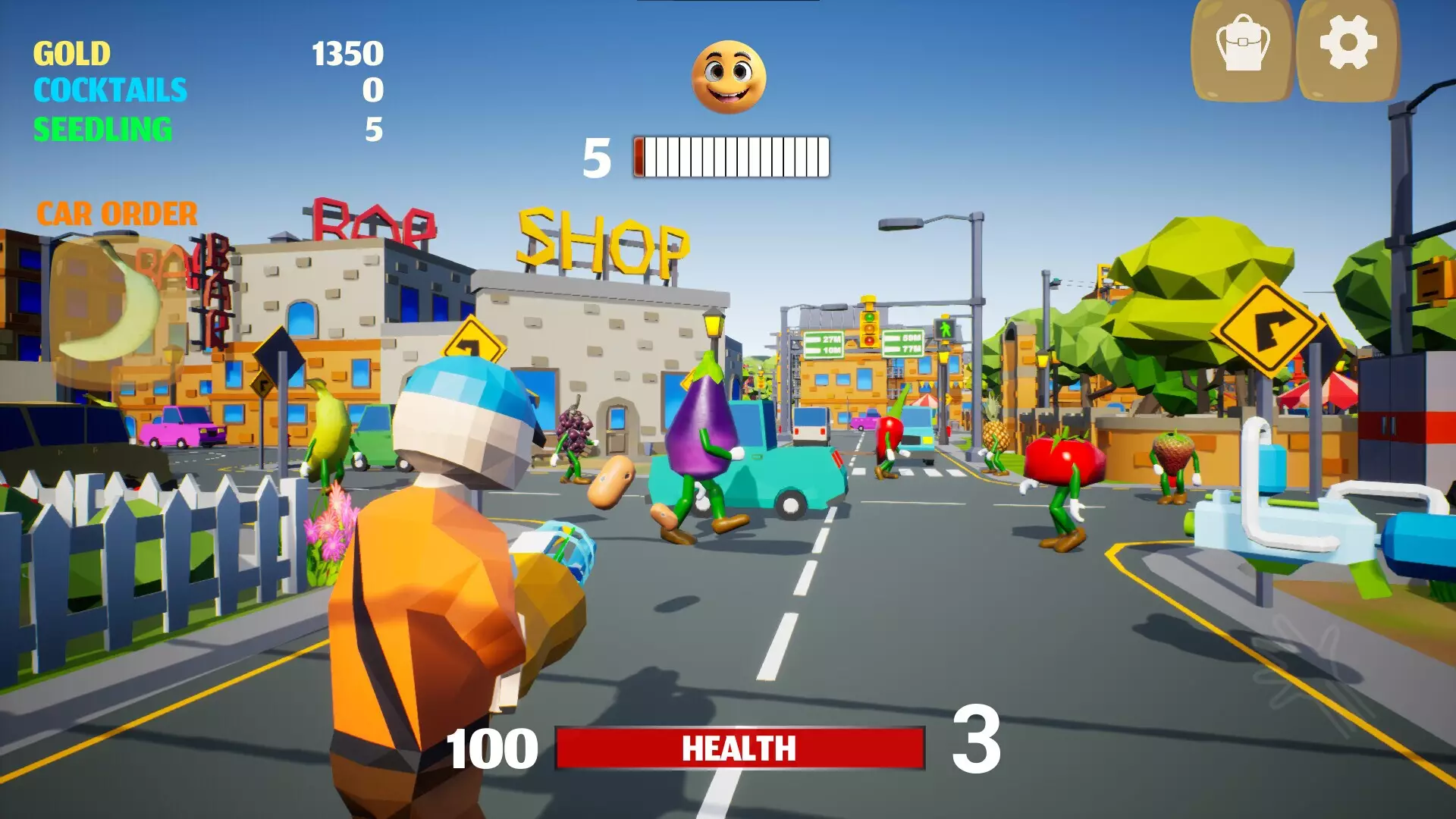Open the backpack inventory
Image resolution: width=1456 pixels, height=819 pixels.
pyautogui.click(x=1242, y=47)
